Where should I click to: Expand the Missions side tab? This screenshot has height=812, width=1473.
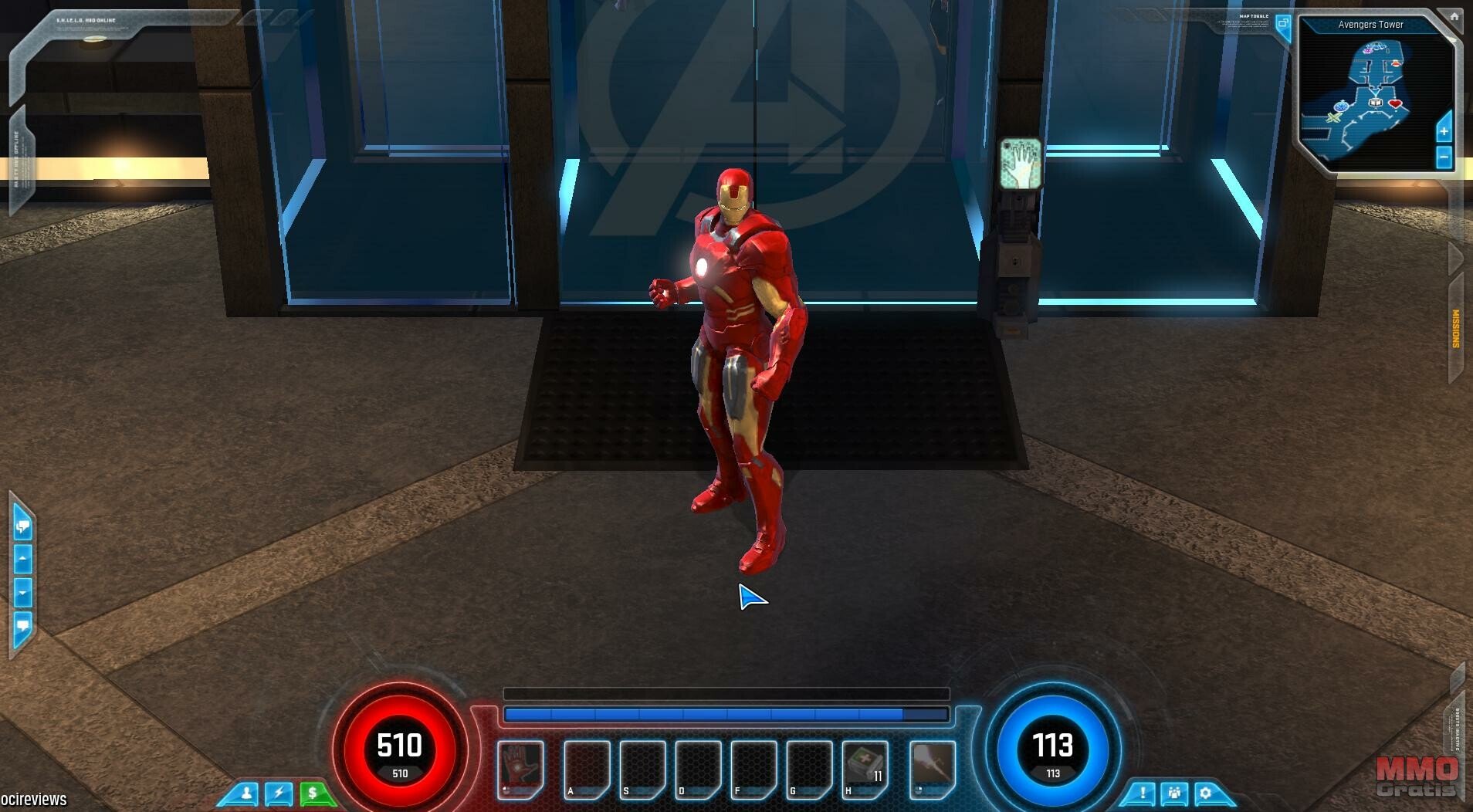click(x=1455, y=329)
